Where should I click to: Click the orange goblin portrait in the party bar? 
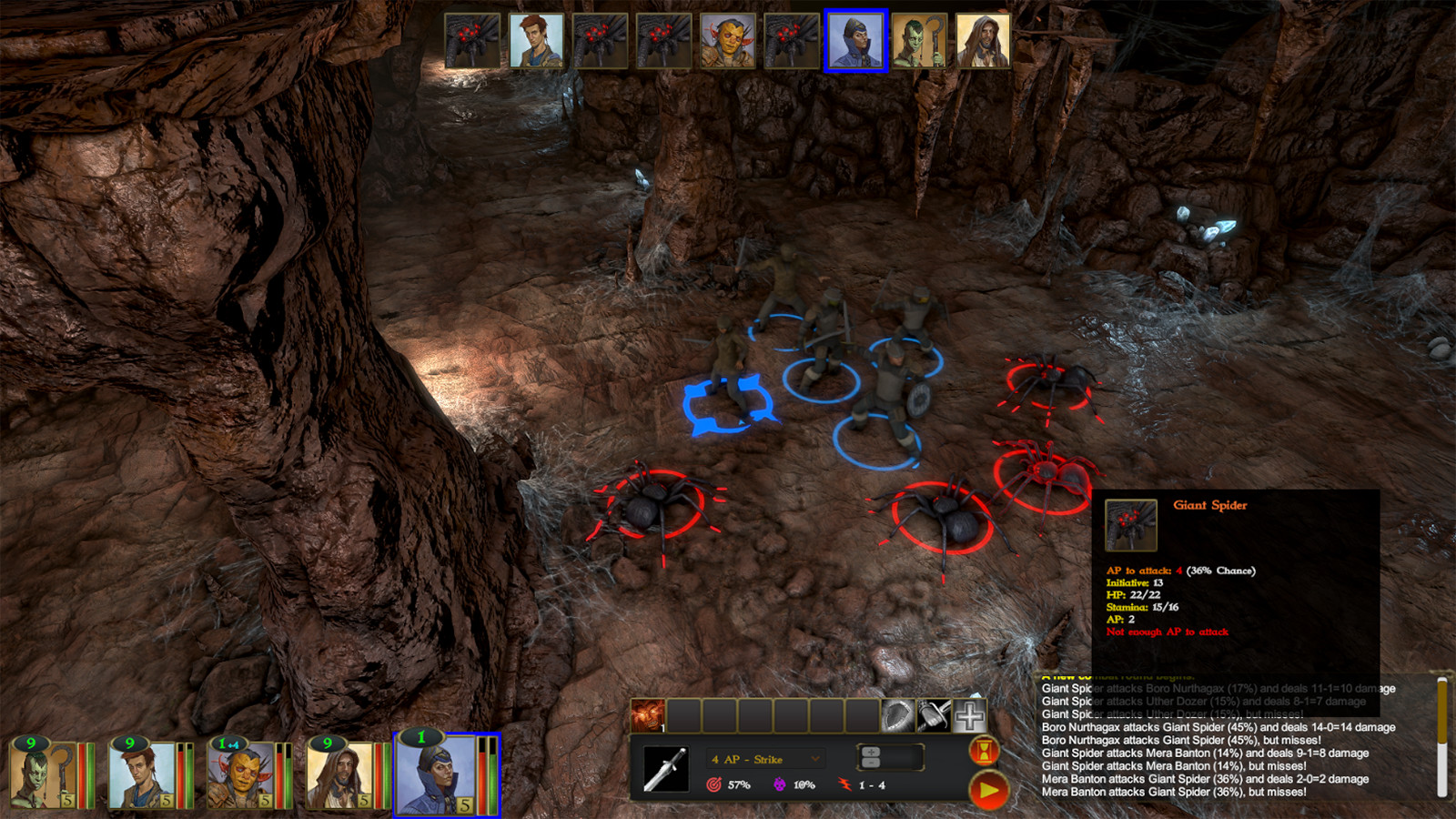coord(239,773)
